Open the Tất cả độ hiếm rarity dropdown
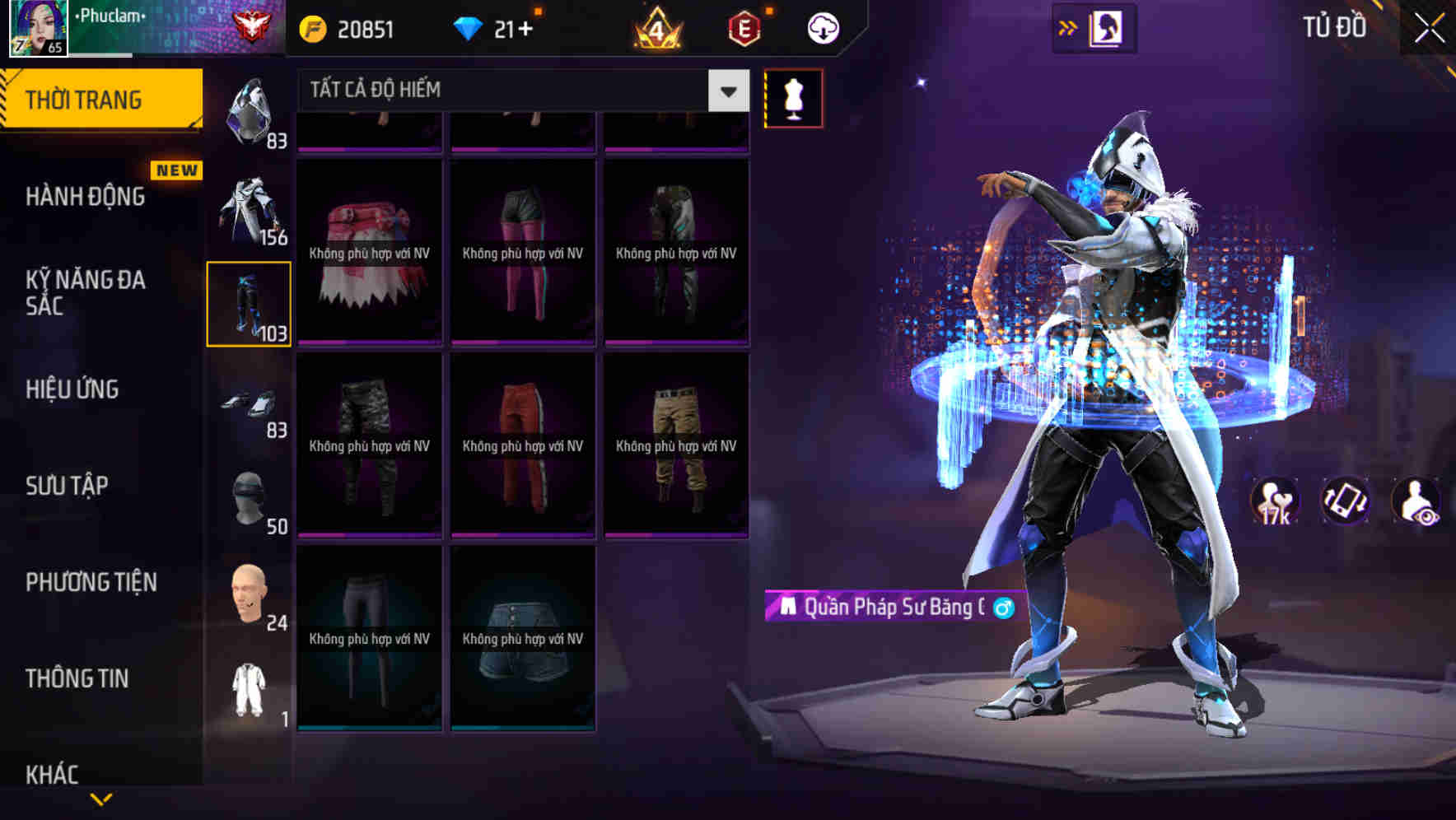The height and width of the screenshot is (820, 1456). pos(519,90)
